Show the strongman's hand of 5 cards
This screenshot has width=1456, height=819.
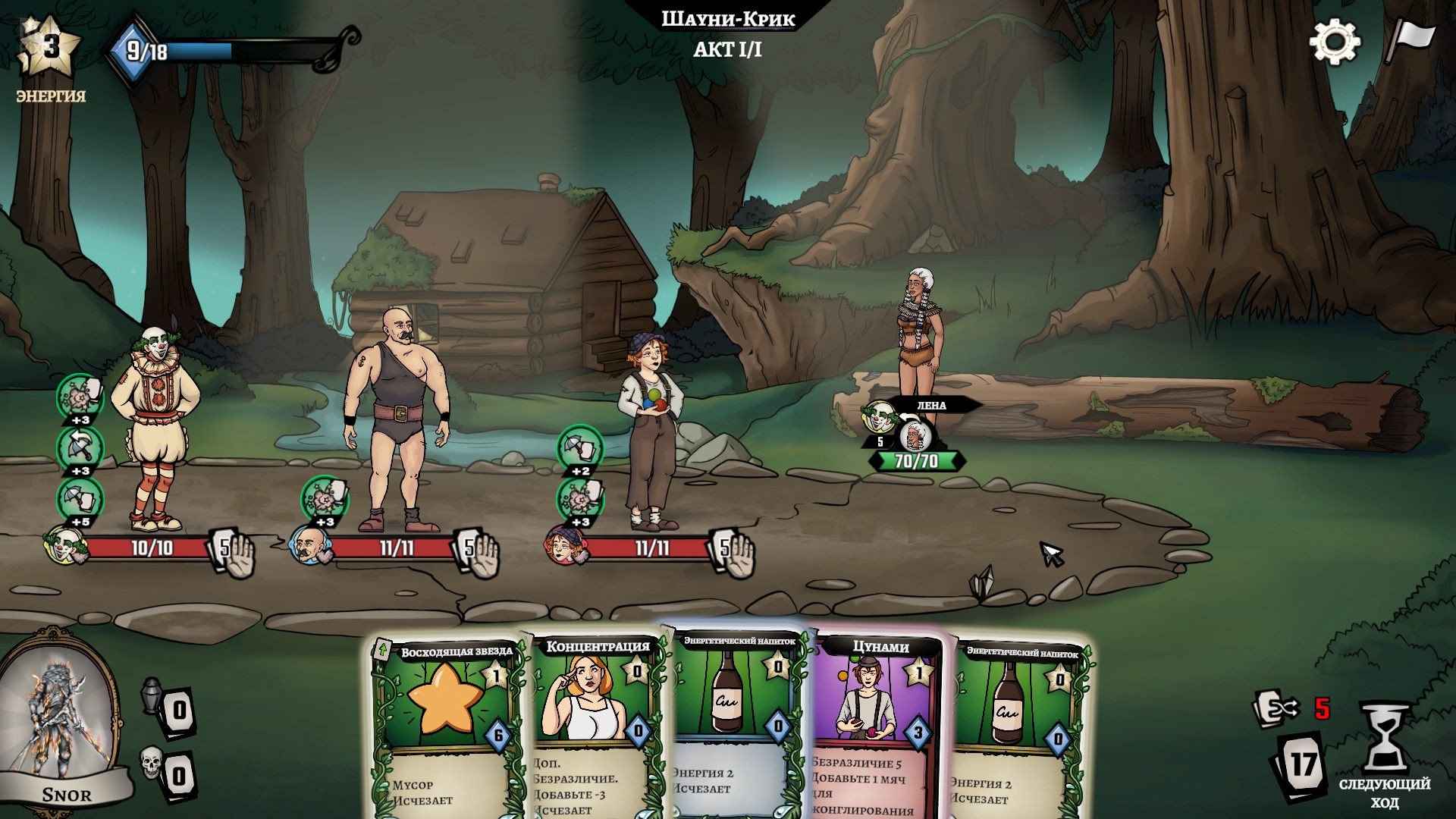(x=478, y=551)
